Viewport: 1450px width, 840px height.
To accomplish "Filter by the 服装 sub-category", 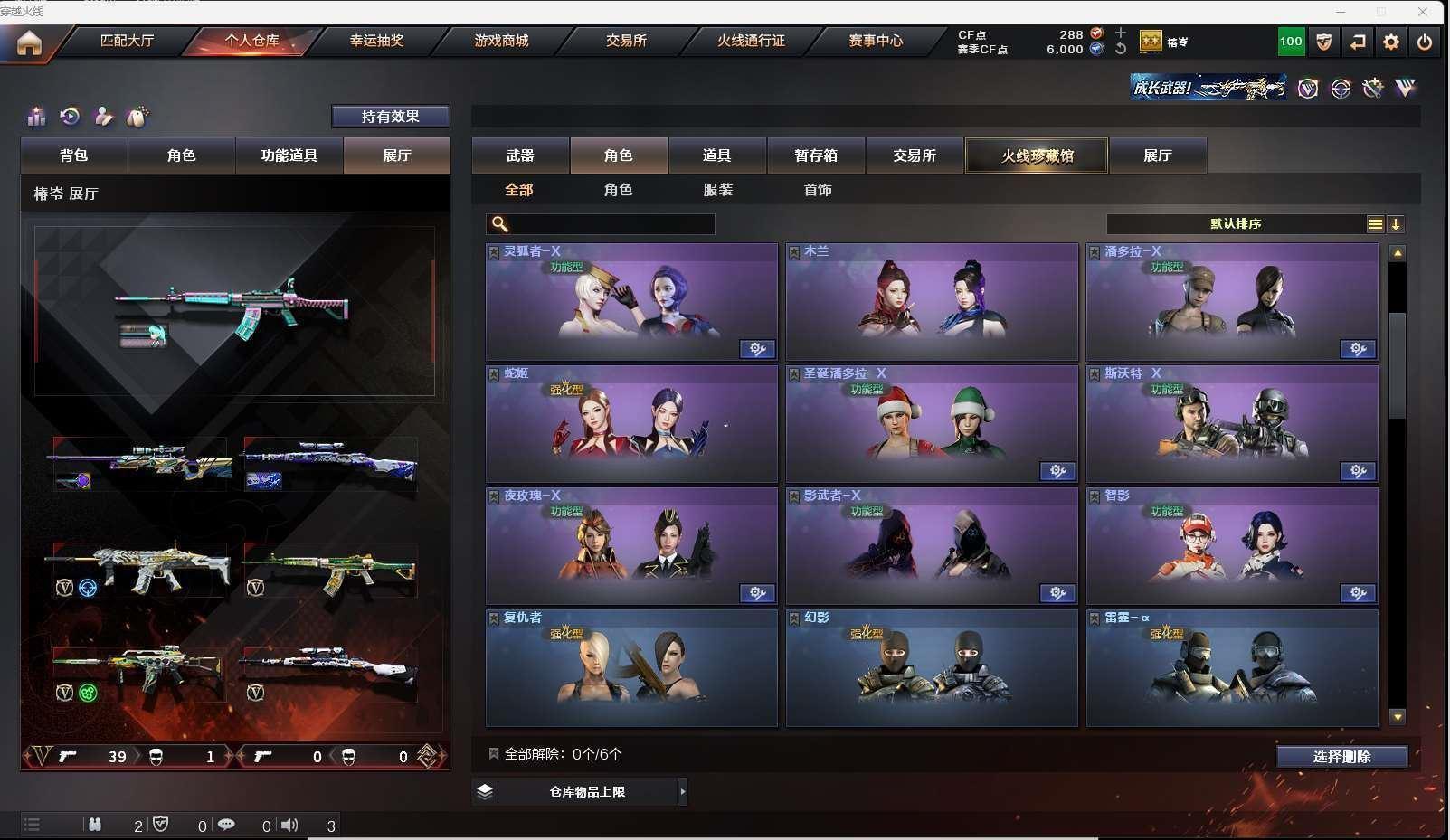I will pyautogui.click(x=718, y=190).
